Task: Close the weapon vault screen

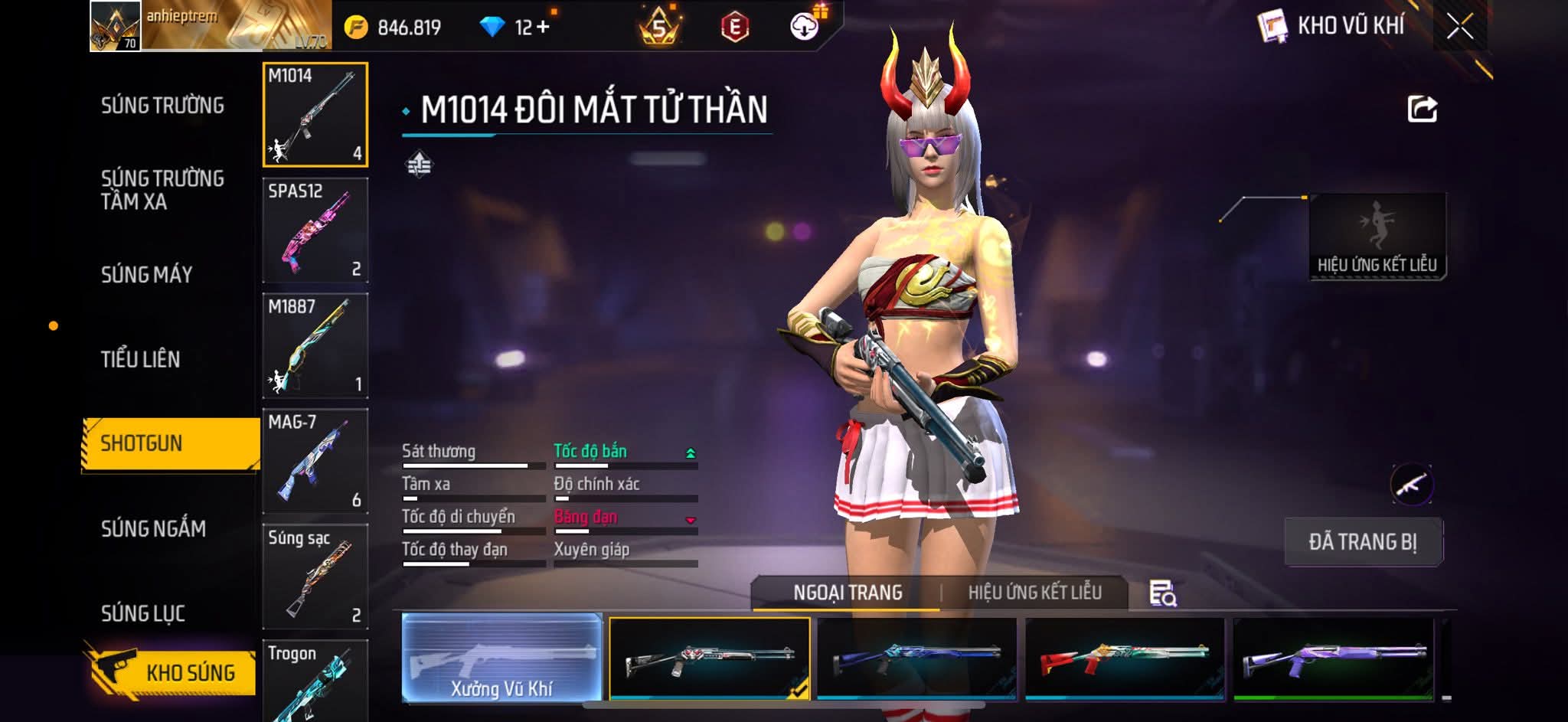Action: (1459, 27)
